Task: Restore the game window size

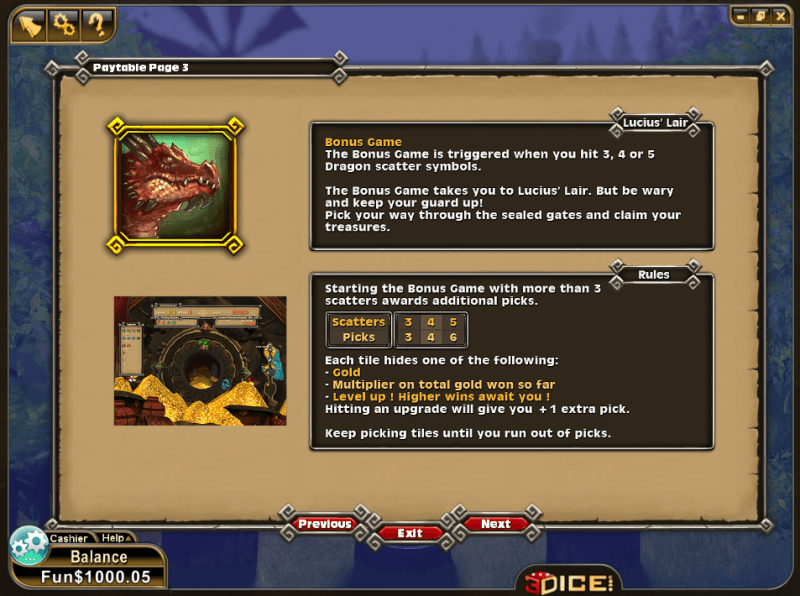Action: coord(759,16)
